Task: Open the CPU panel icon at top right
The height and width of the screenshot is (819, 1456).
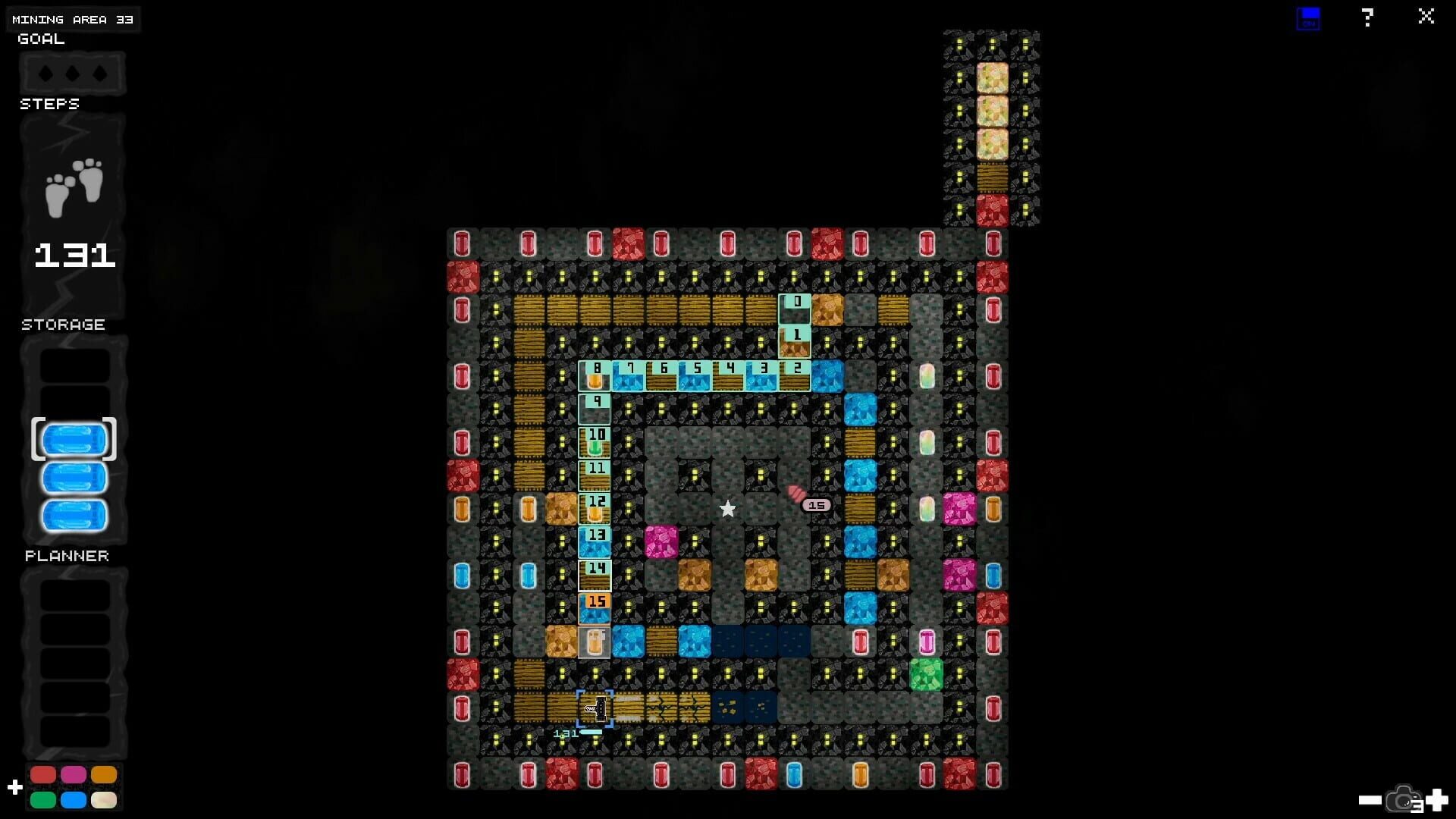Action: click(x=1308, y=17)
